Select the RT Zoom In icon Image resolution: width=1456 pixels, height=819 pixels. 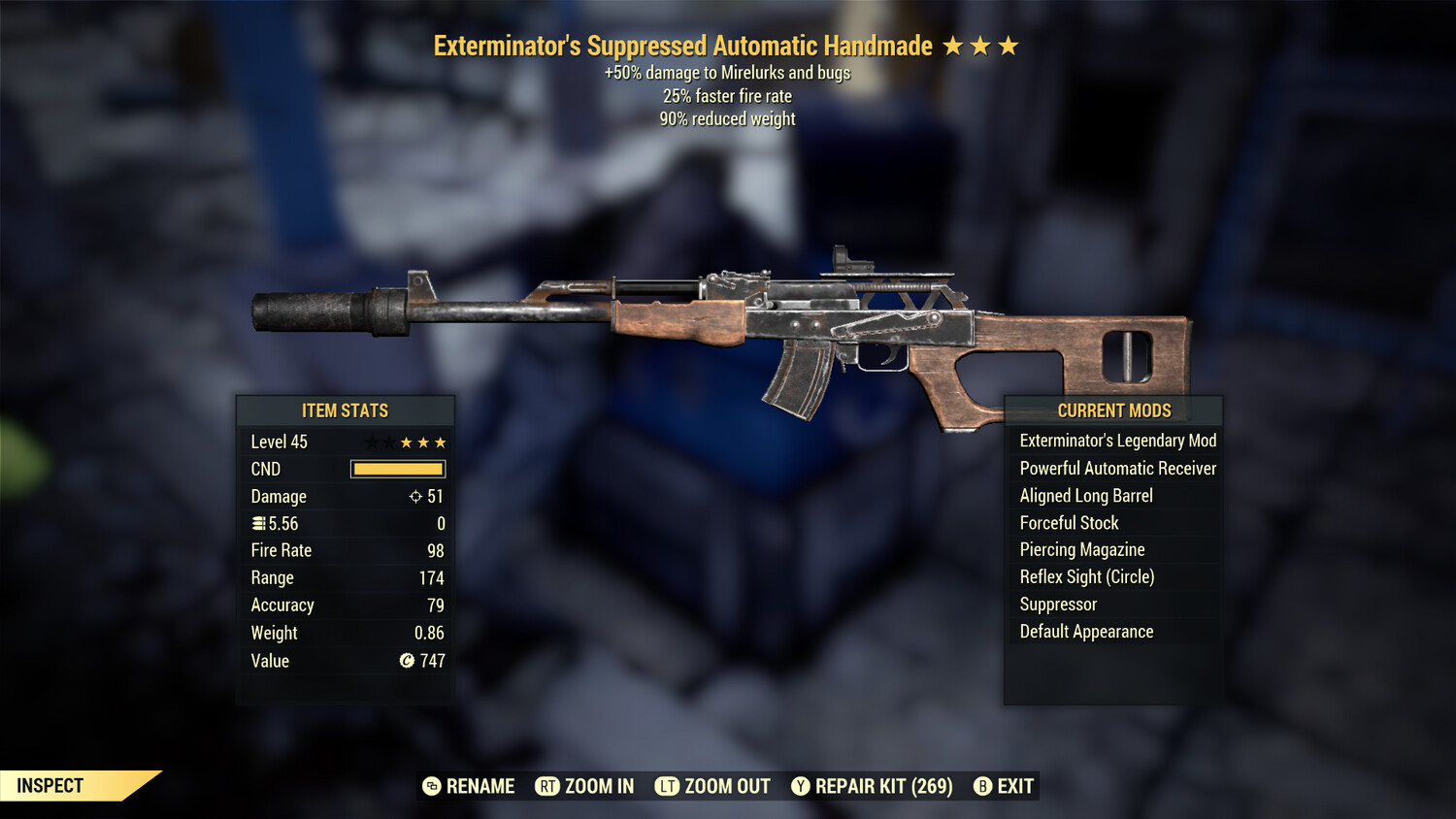pyautogui.click(x=549, y=786)
